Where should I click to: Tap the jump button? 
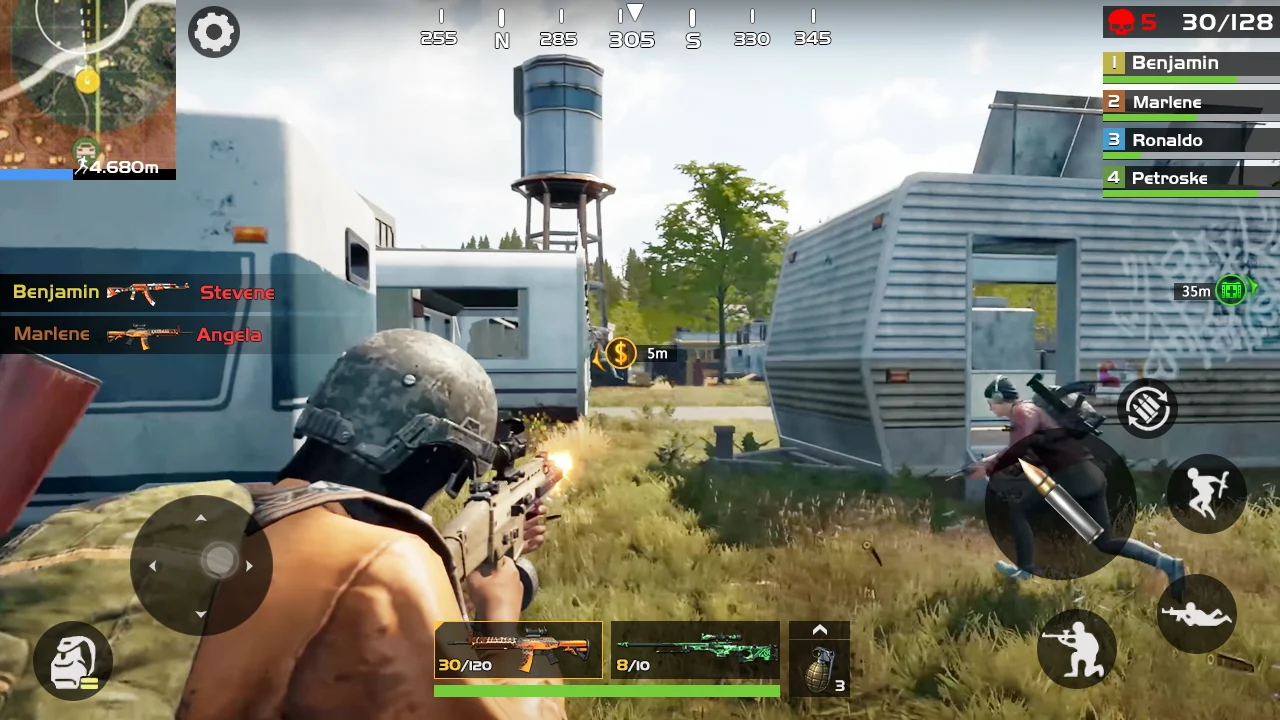point(1206,493)
